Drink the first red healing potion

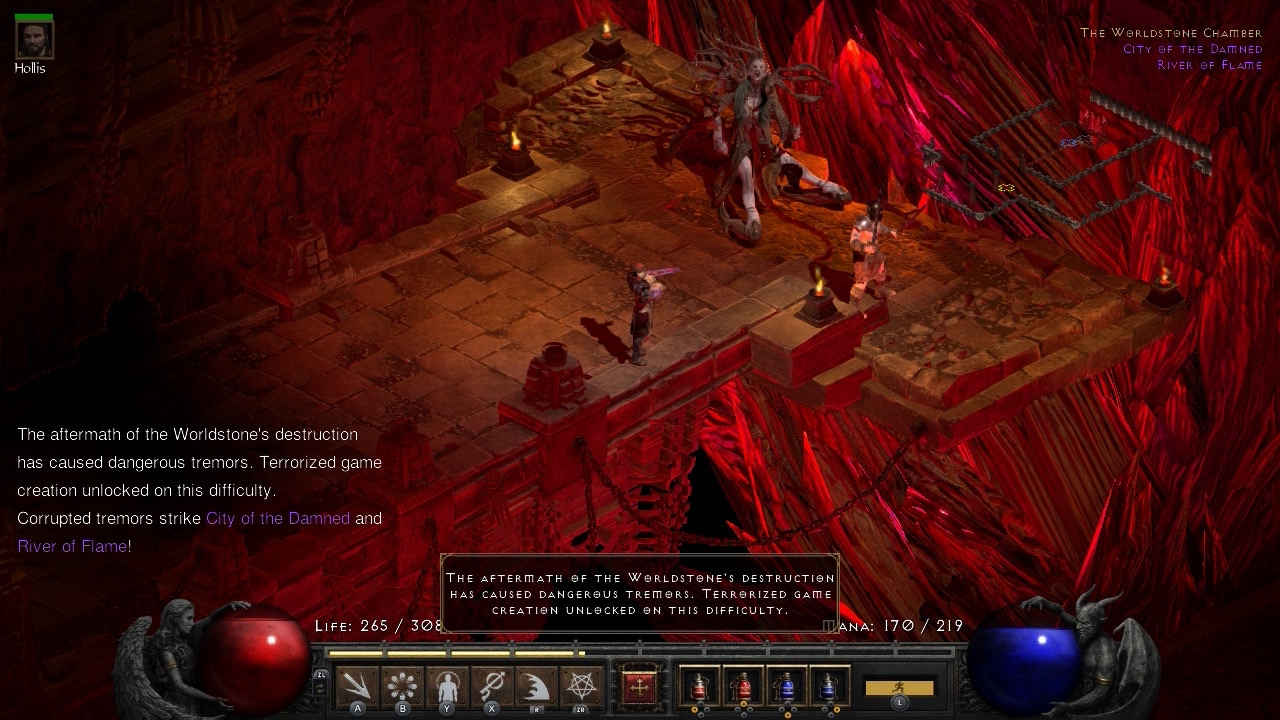(698, 687)
